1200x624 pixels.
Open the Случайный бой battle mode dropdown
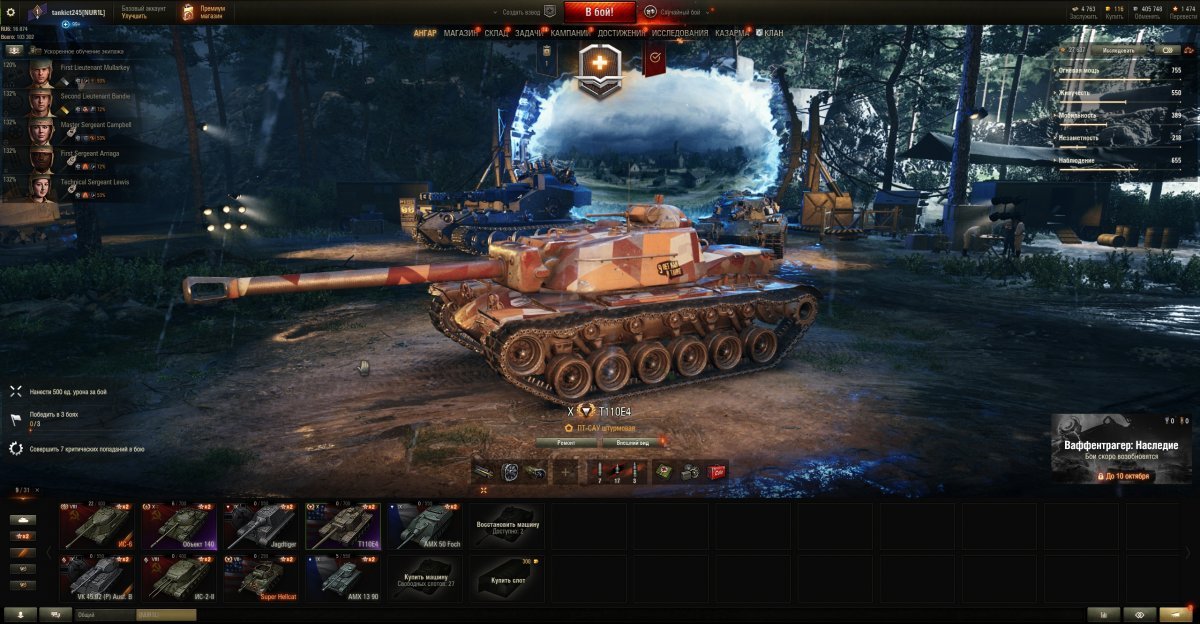click(x=681, y=12)
